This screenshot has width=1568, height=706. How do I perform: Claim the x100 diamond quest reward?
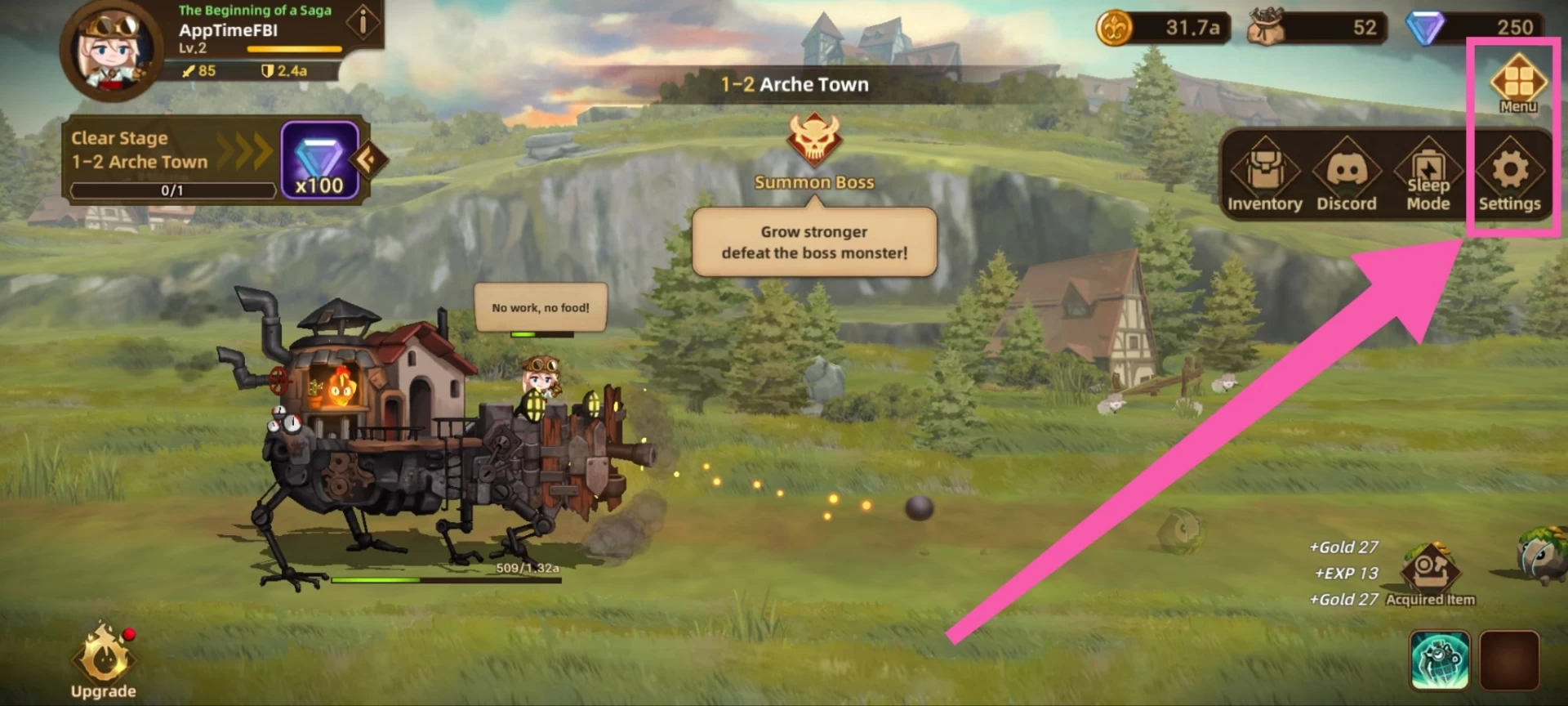click(x=319, y=160)
